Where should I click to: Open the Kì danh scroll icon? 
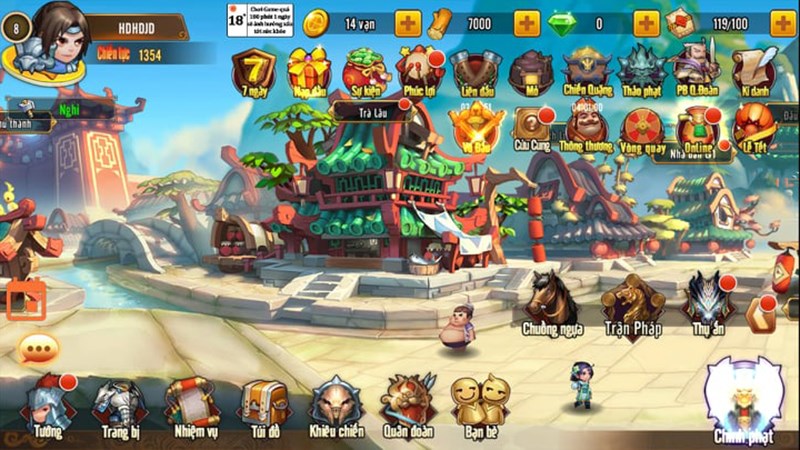[754, 71]
